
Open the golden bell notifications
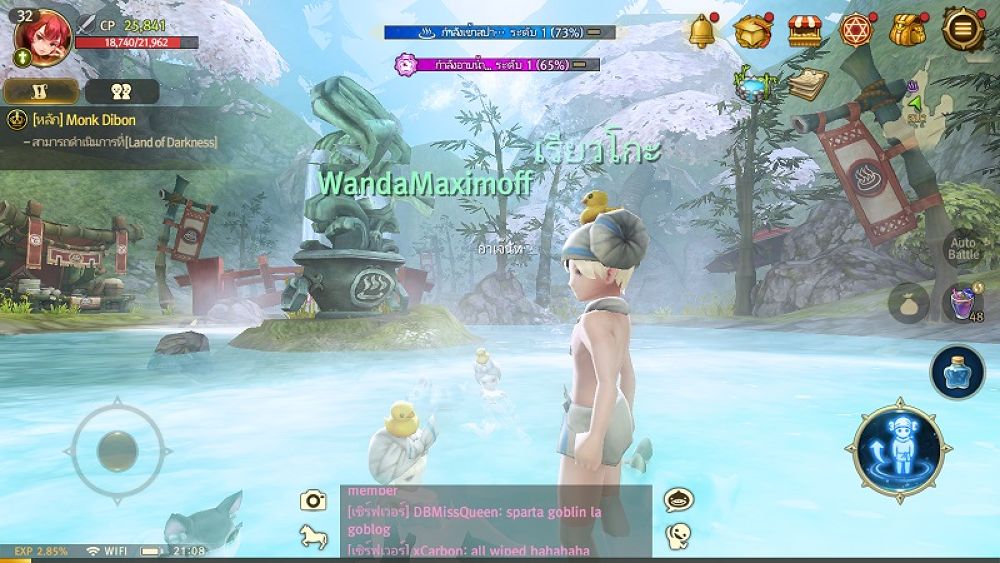[703, 31]
